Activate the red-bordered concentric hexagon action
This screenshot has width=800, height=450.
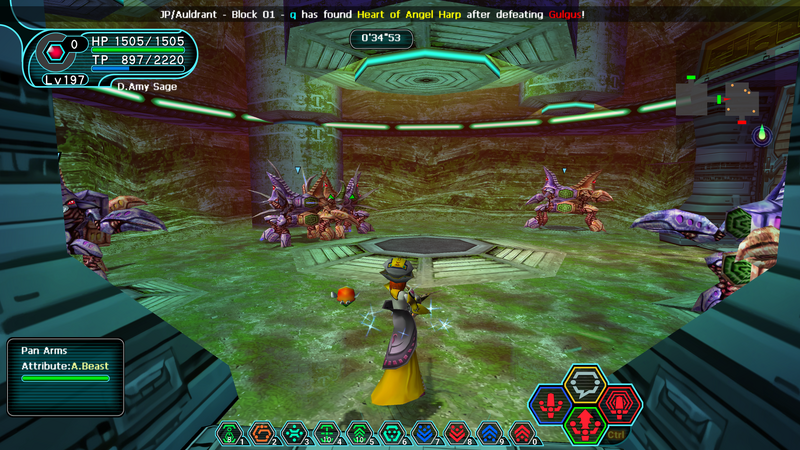click(620, 406)
